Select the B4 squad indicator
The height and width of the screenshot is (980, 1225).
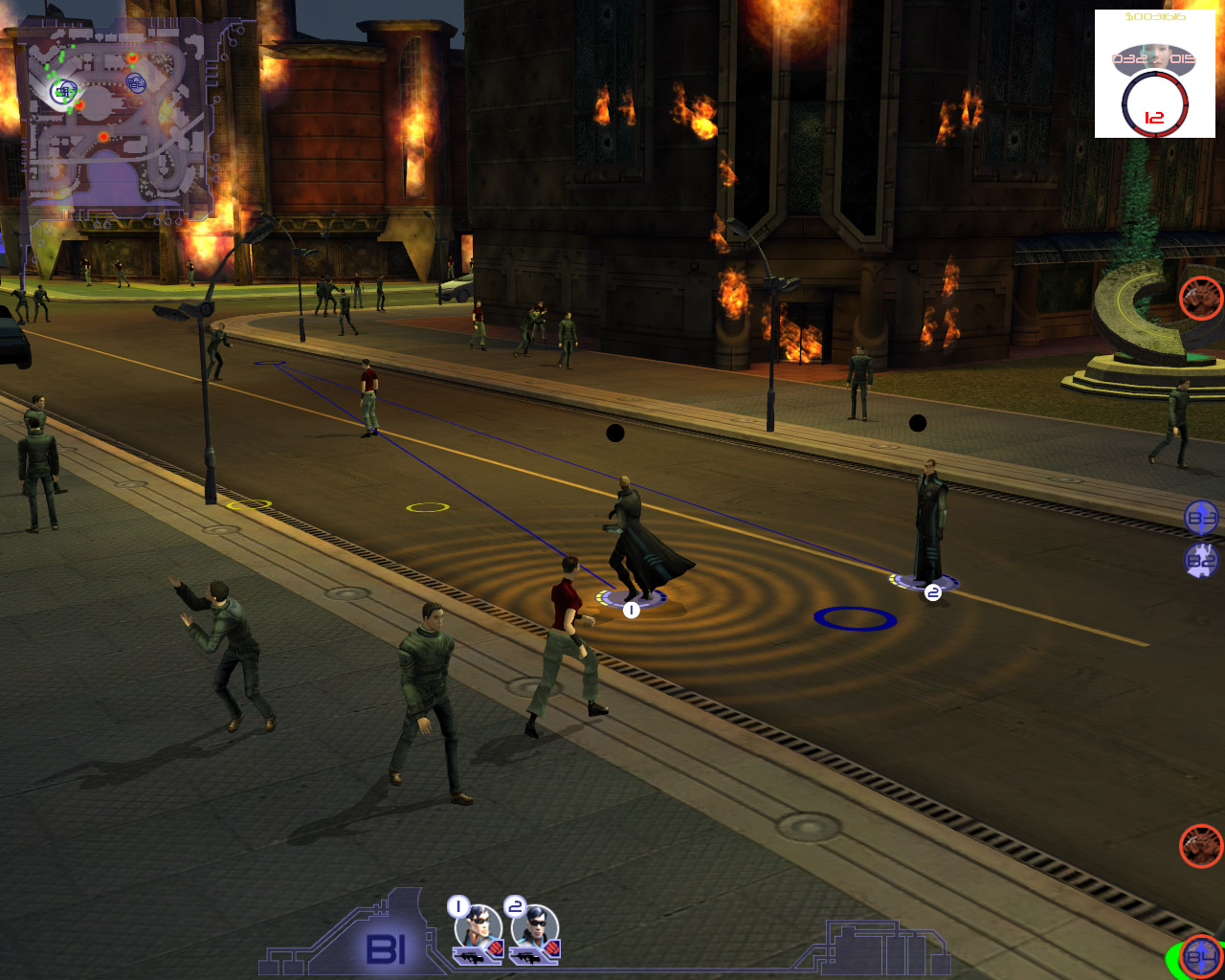pyautogui.click(x=1200, y=956)
